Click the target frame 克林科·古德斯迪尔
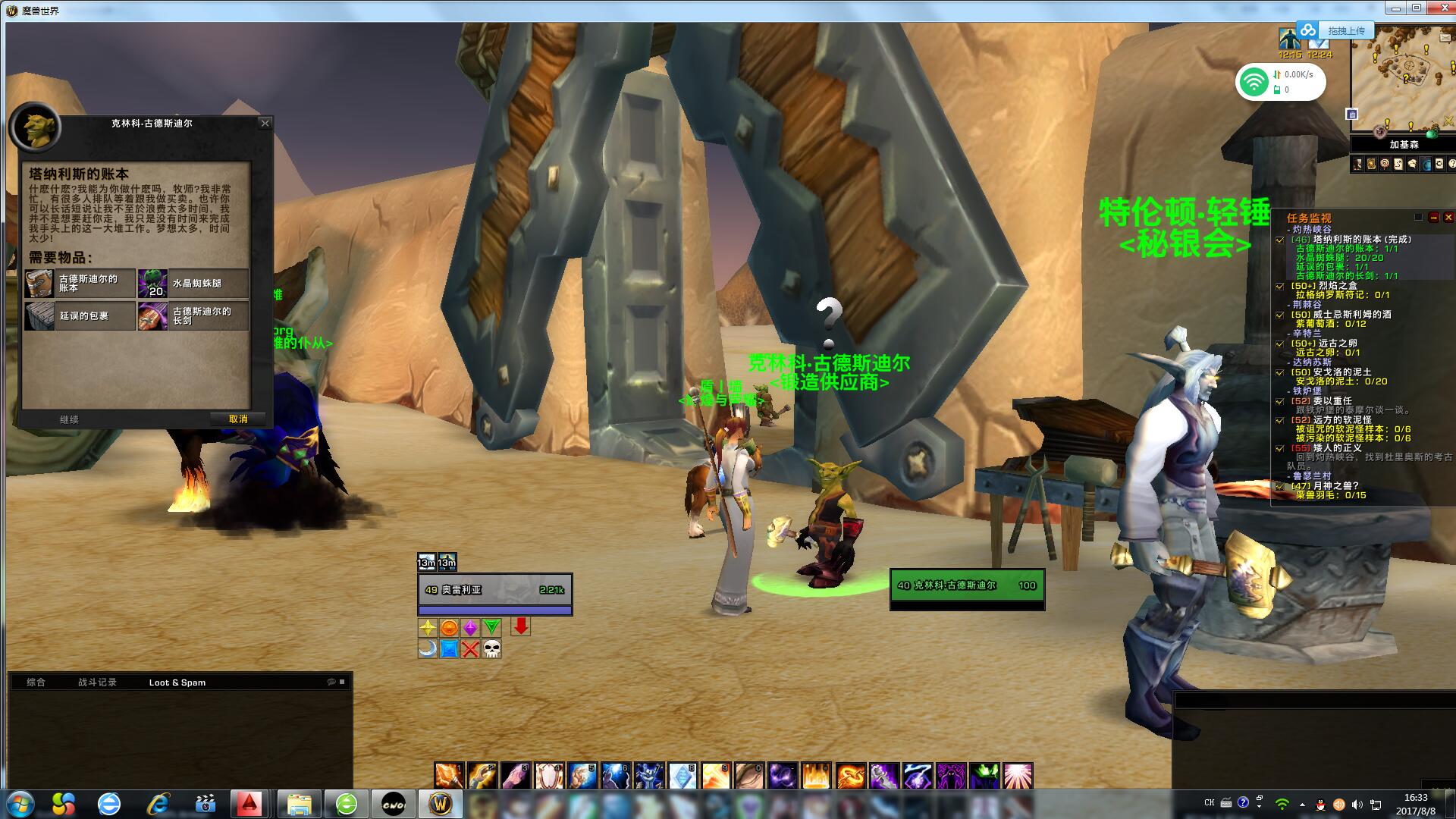Viewport: 1456px width, 819px height. point(966,585)
